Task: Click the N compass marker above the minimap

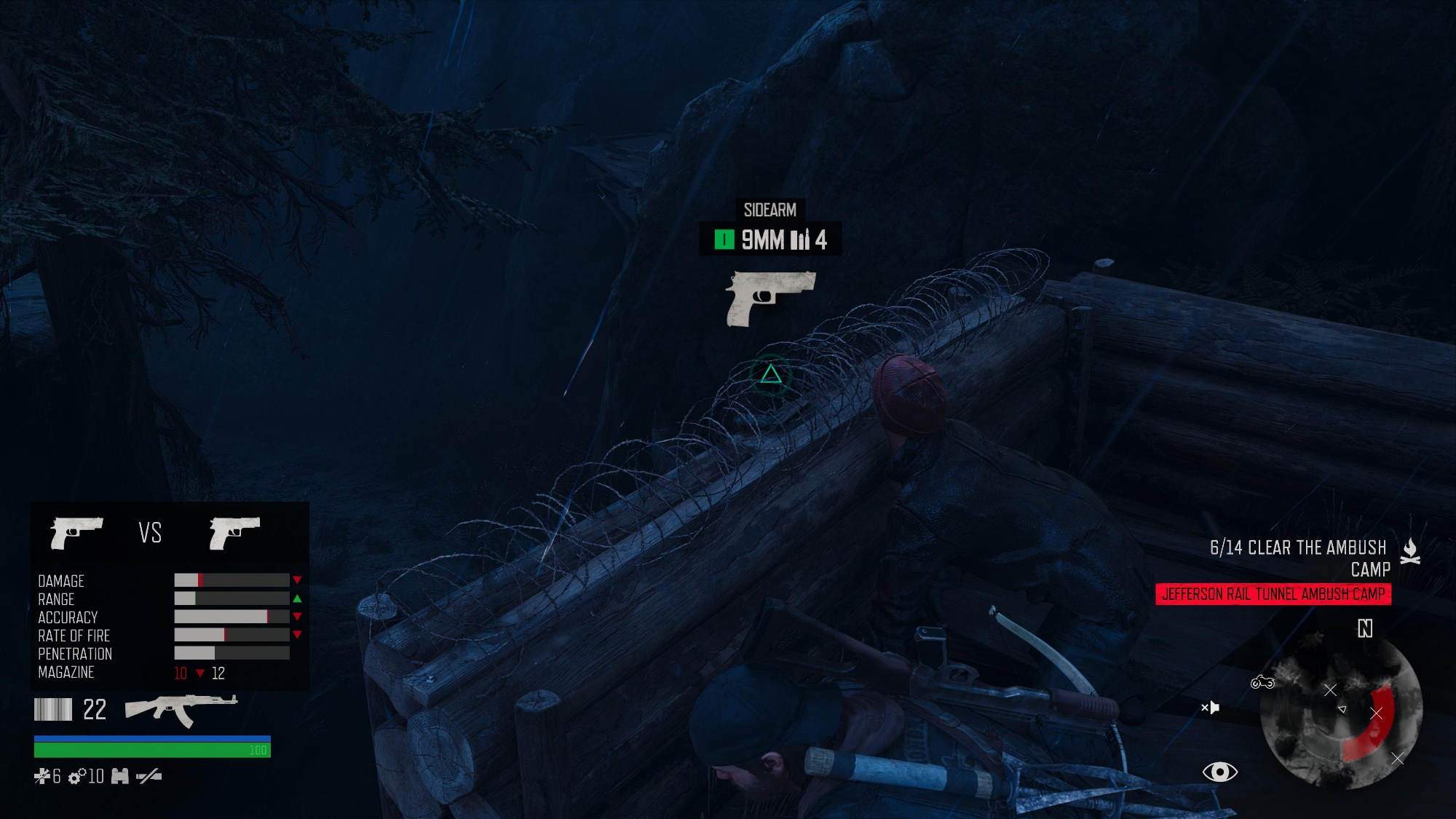Action: pos(1365,628)
